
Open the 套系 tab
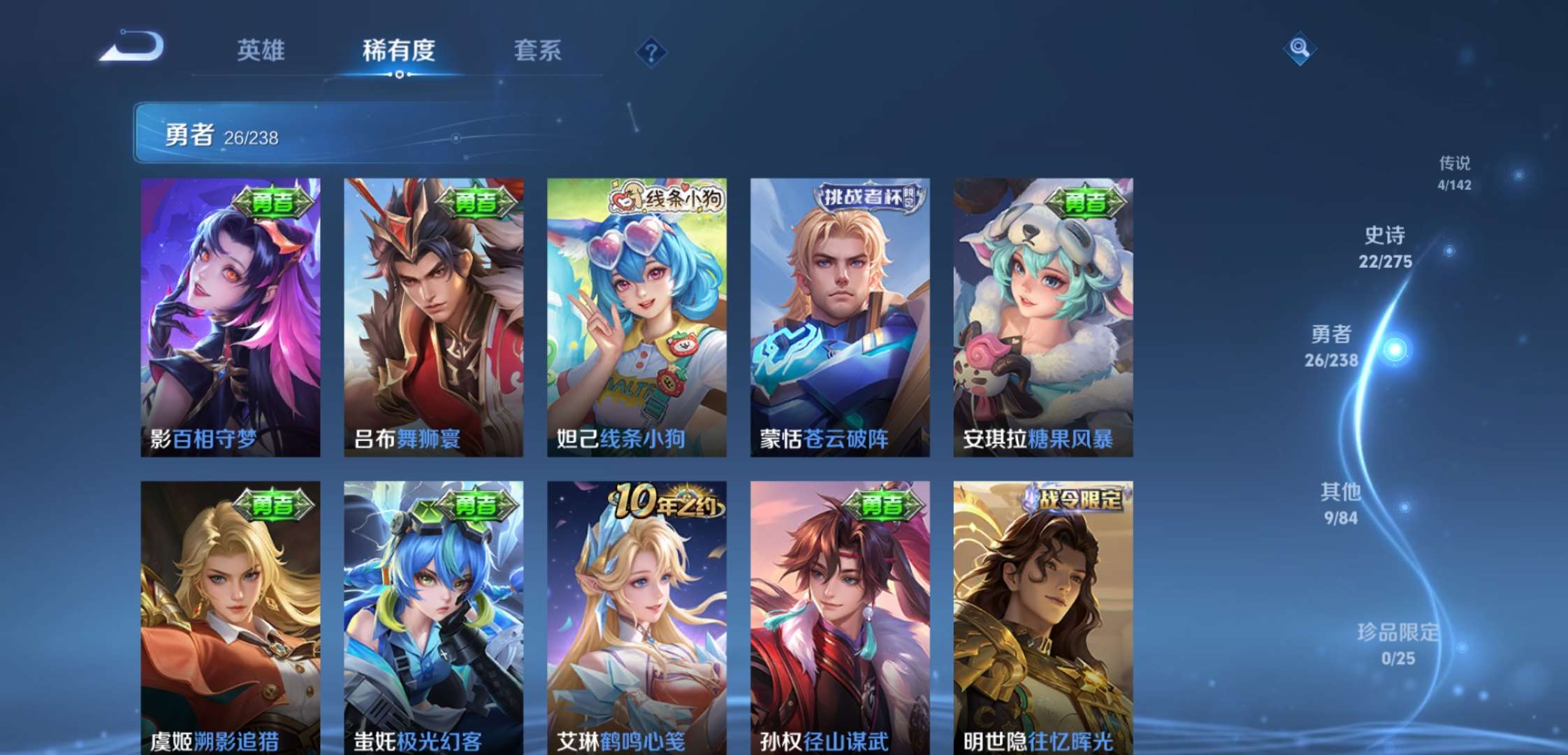[539, 50]
